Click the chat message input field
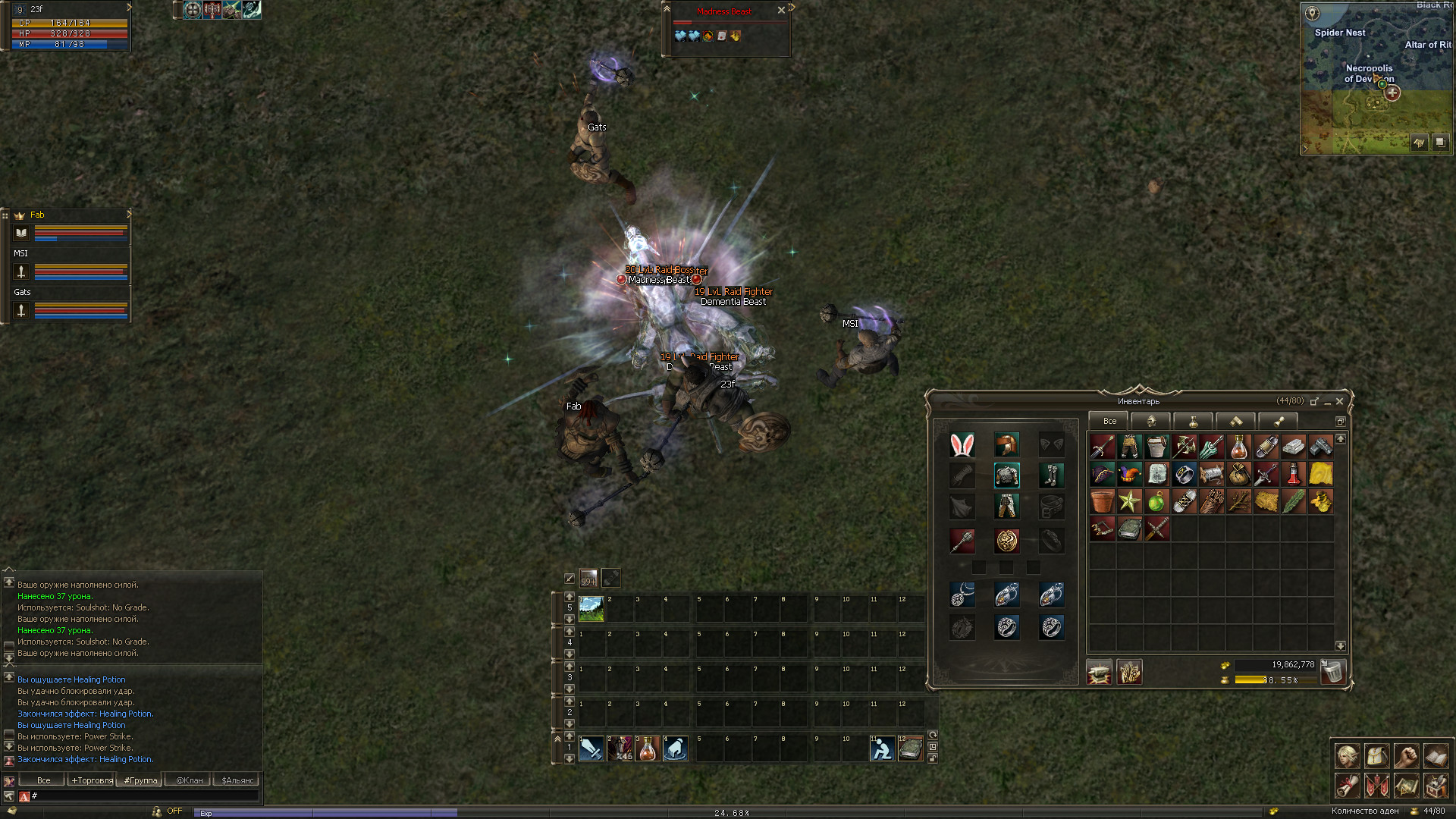1456x819 pixels. click(144, 795)
